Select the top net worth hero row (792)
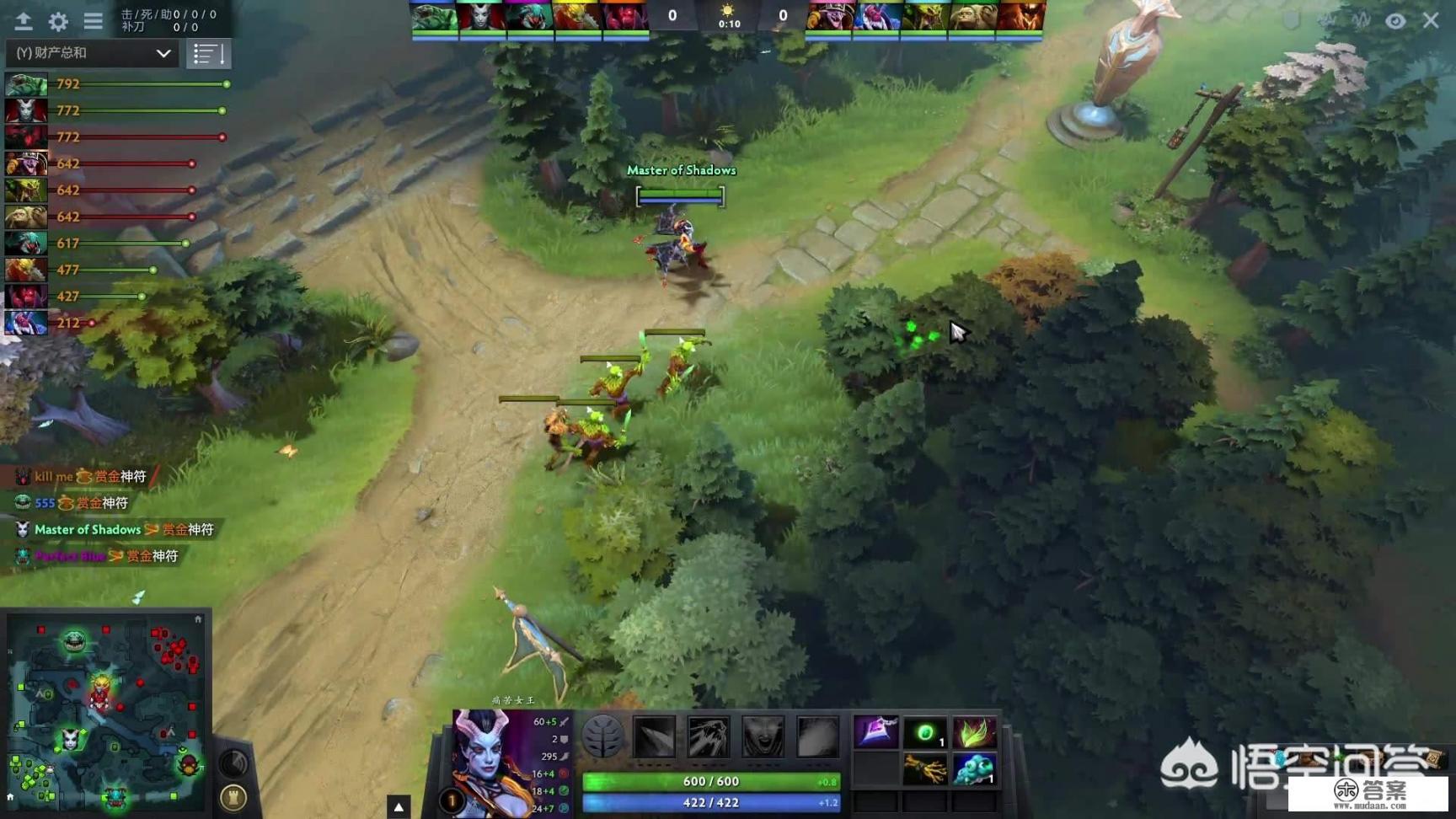The image size is (1456, 819). click(118, 84)
